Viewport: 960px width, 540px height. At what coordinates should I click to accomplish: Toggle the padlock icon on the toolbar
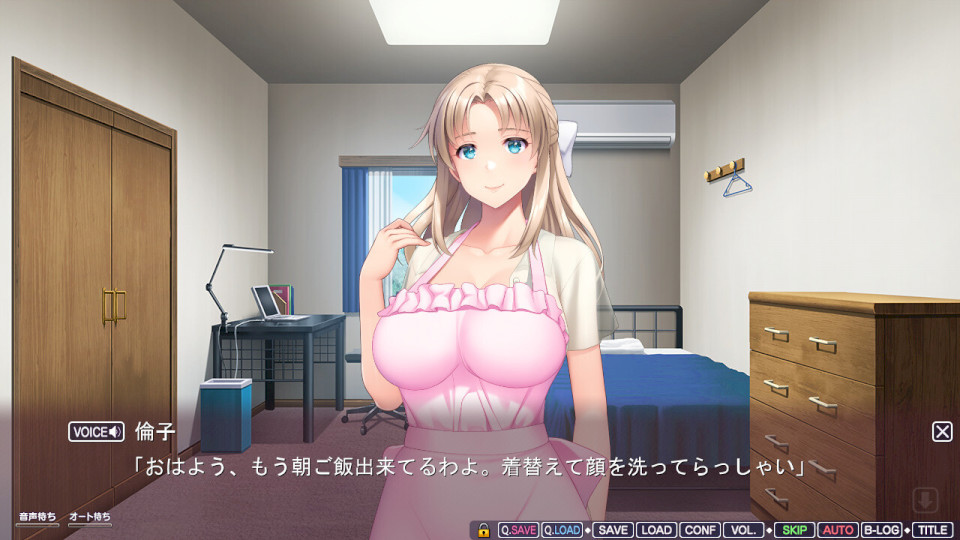483,530
